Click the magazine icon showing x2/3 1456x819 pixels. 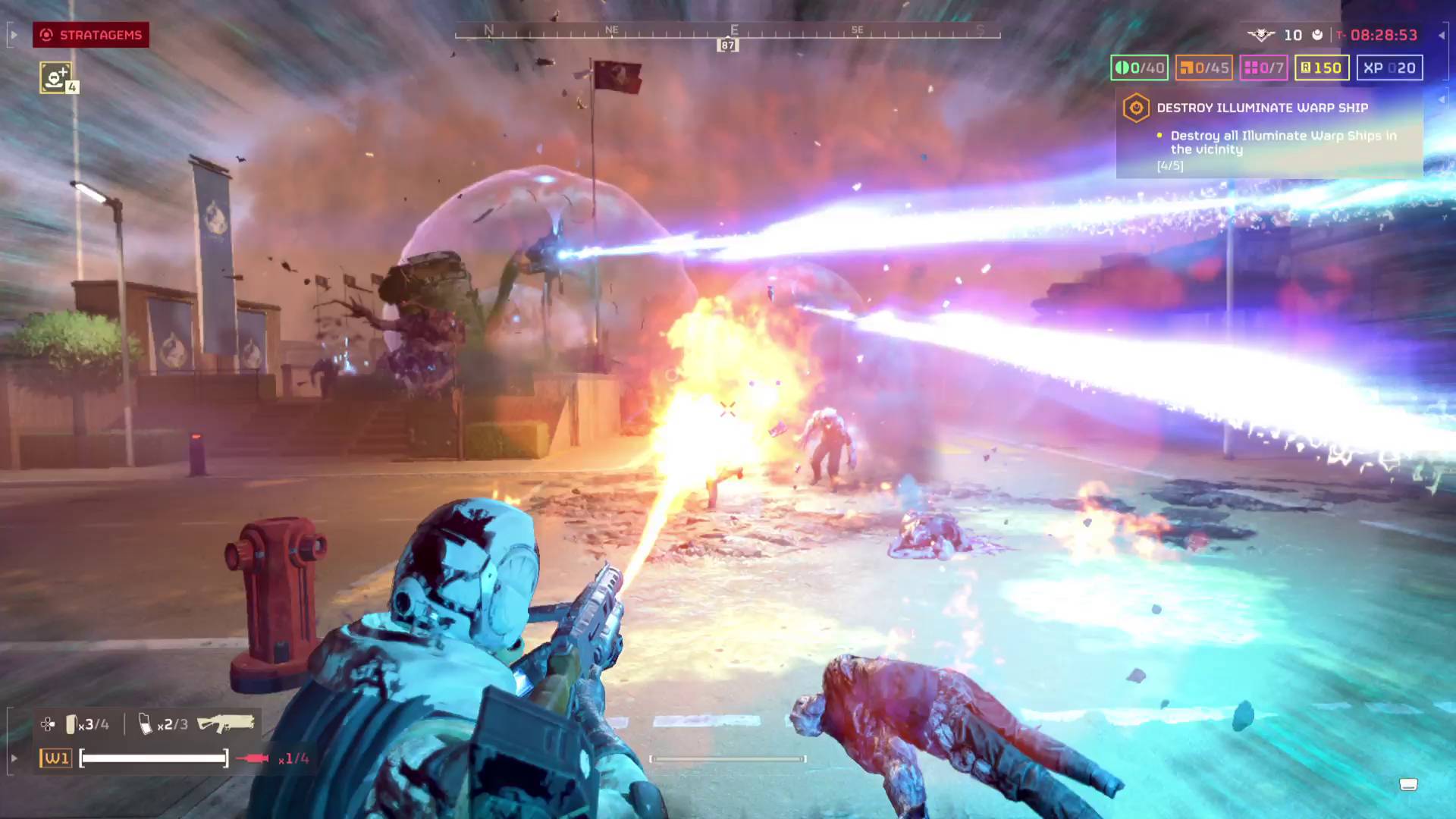pos(144,723)
